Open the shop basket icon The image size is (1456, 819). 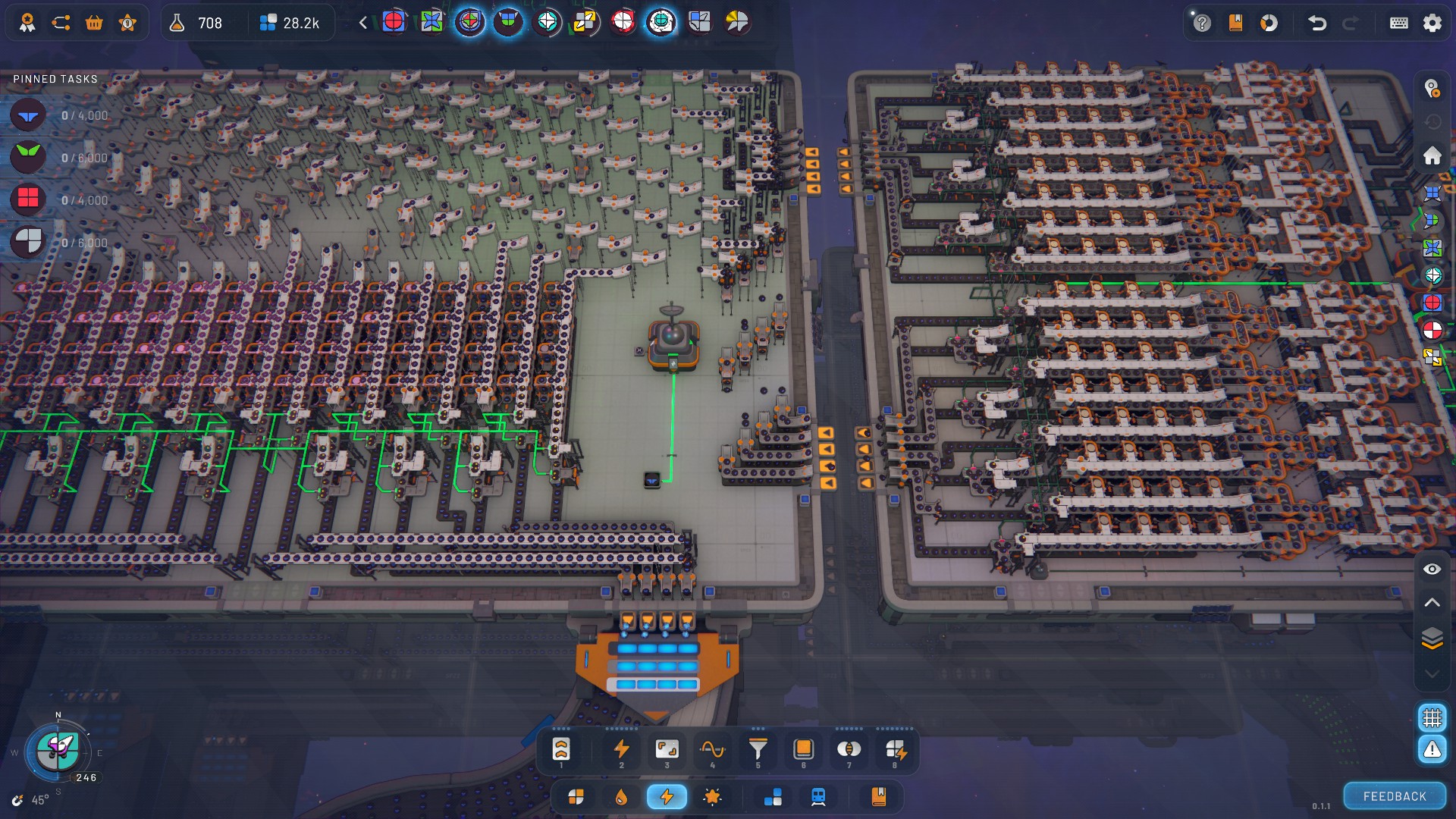pyautogui.click(x=94, y=23)
